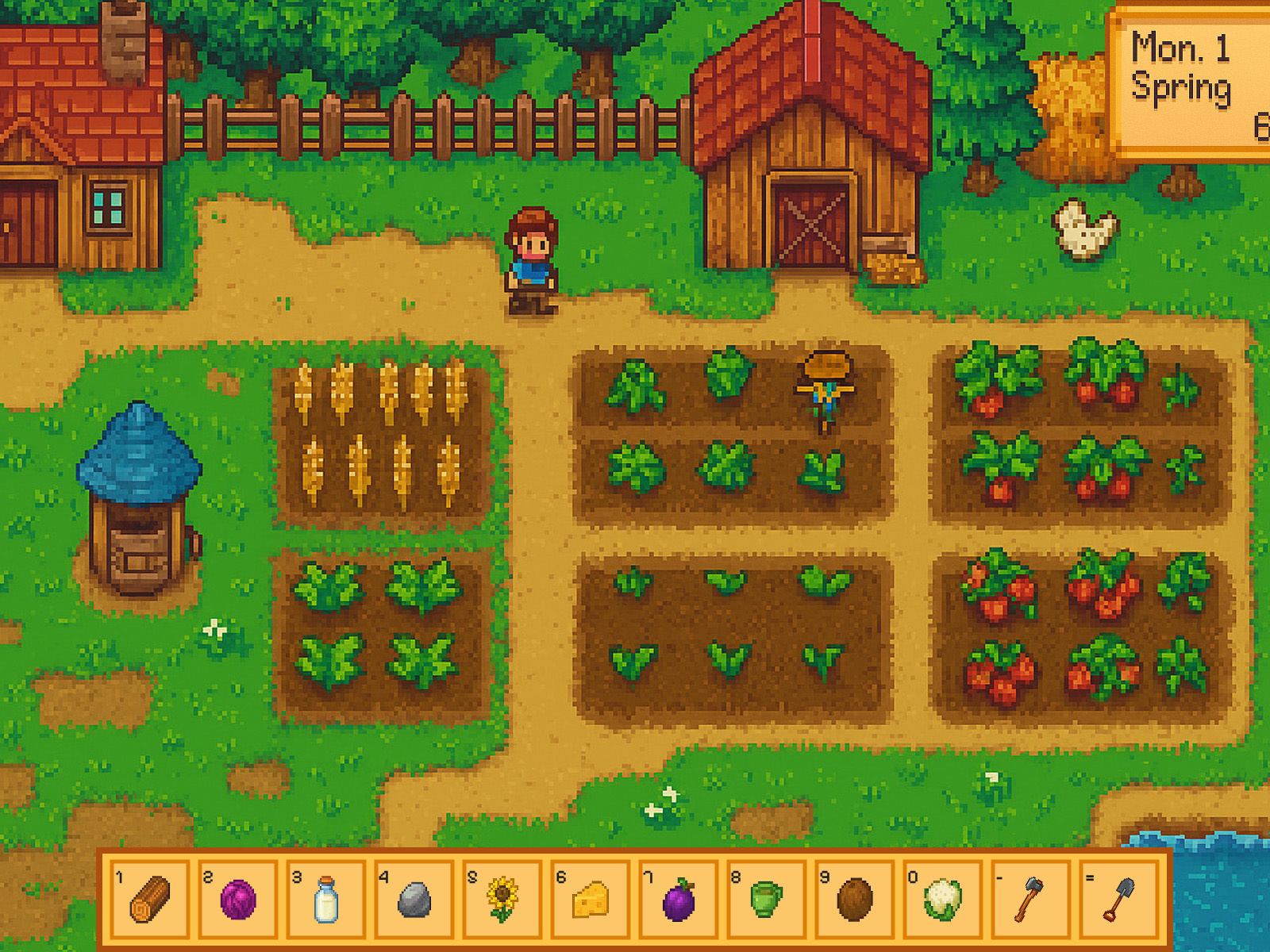The image size is (1270, 952).
Task: Click the barn door with the X pattern
Action: (811, 222)
